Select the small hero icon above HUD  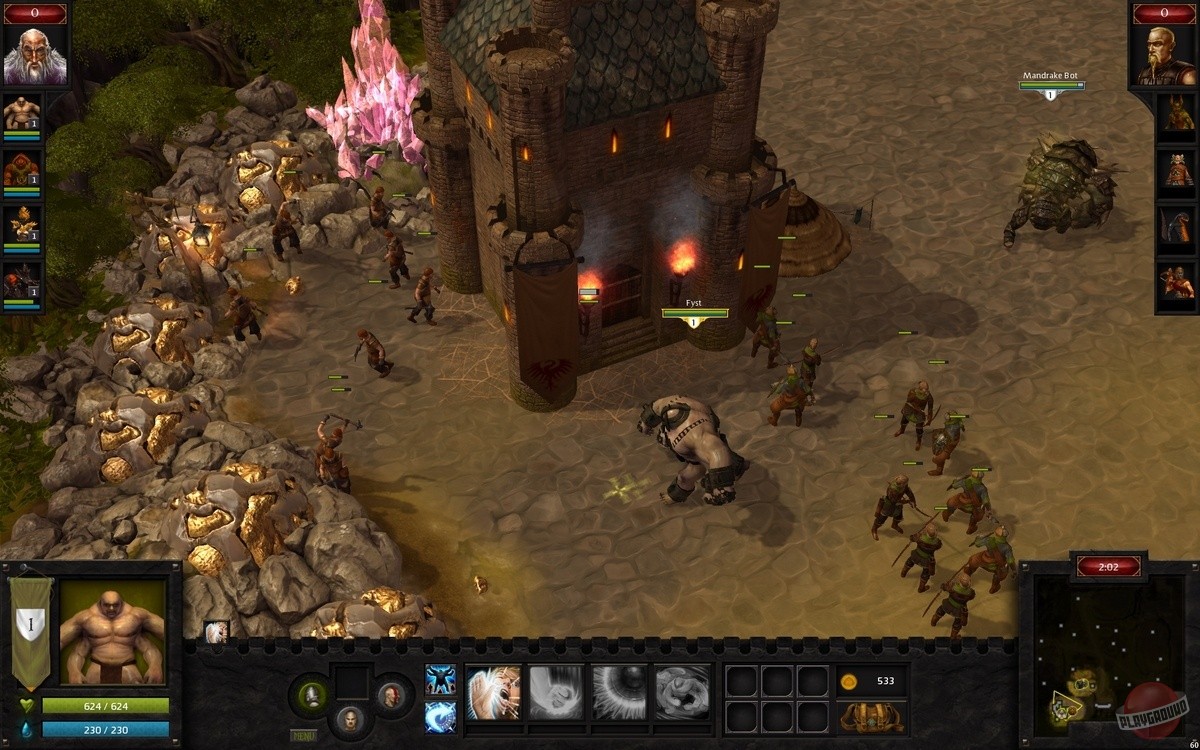tap(216, 632)
